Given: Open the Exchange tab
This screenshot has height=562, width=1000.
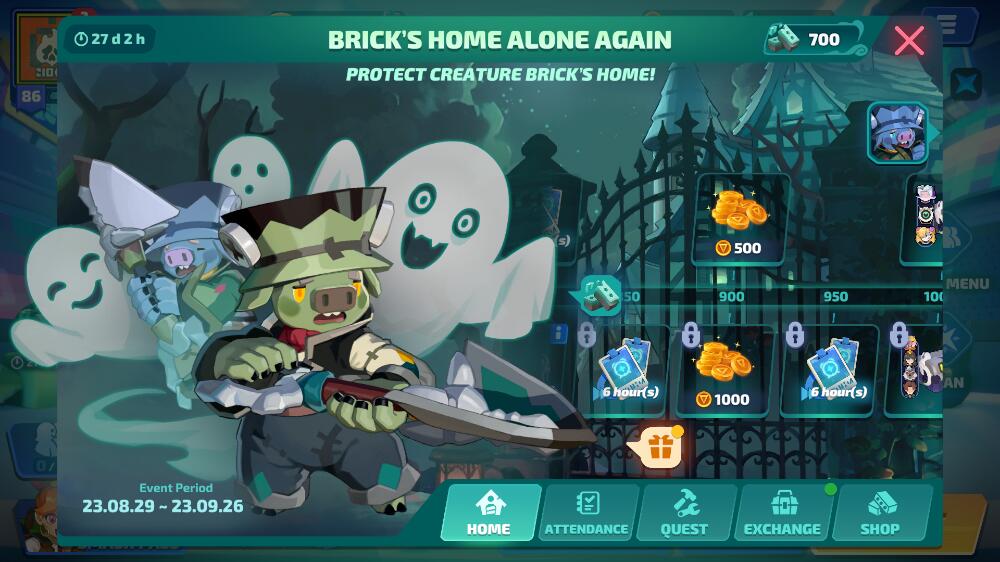Looking at the screenshot, I should pyautogui.click(x=782, y=513).
